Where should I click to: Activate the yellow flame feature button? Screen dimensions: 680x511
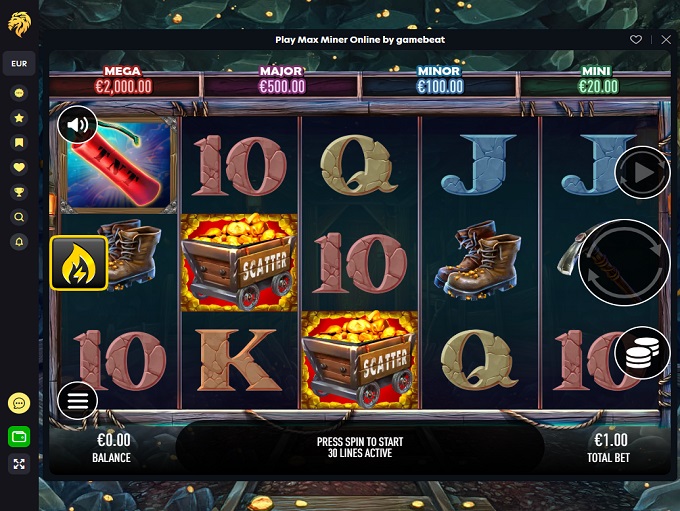point(79,263)
